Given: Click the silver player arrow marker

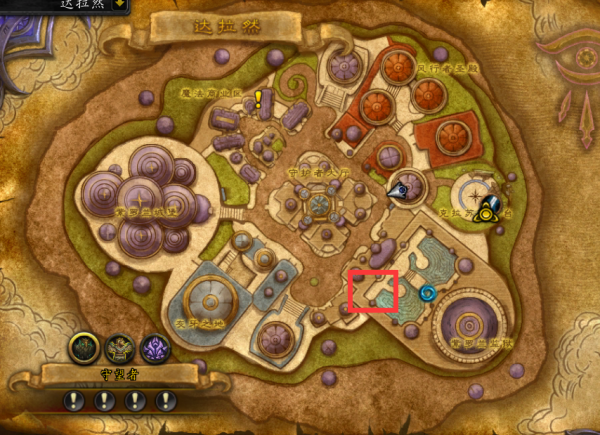Looking at the screenshot, I should click(x=399, y=188).
